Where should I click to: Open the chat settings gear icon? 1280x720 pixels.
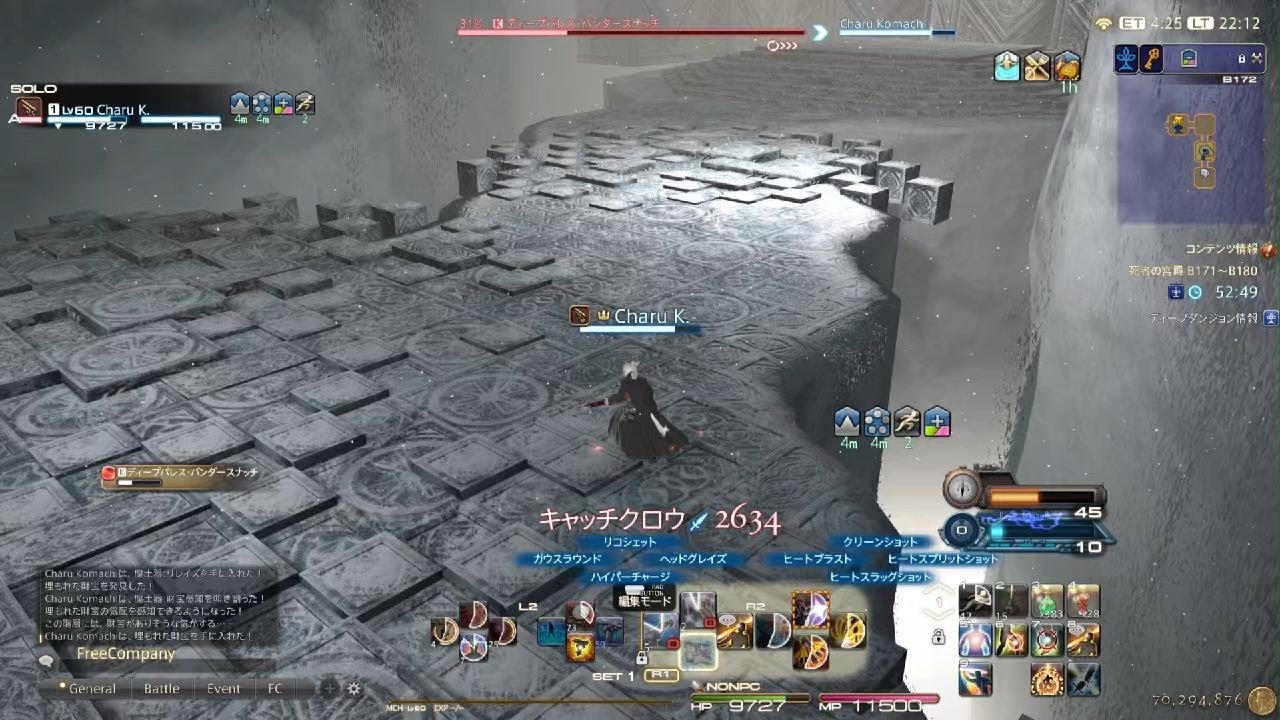pos(353,689)
